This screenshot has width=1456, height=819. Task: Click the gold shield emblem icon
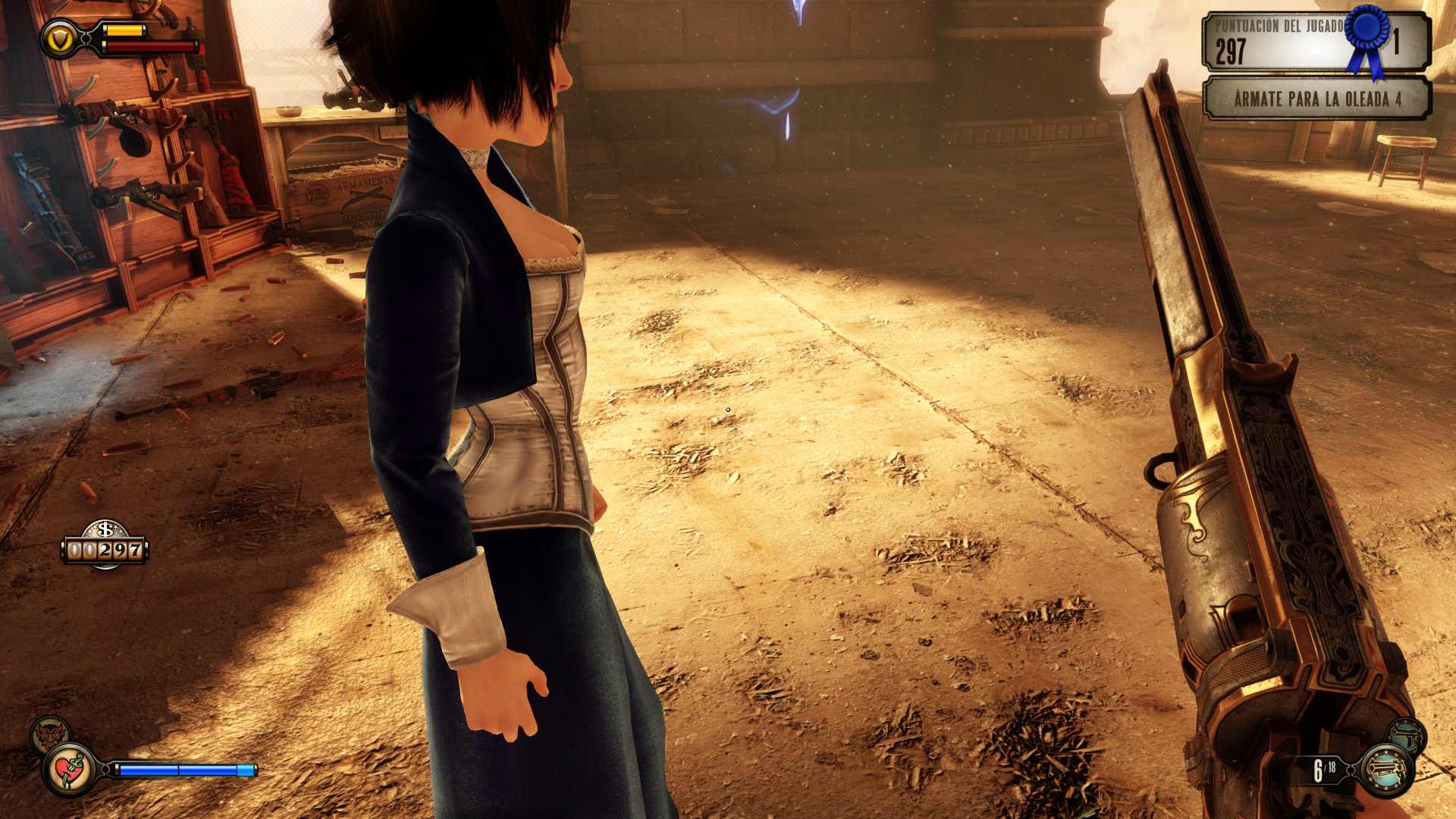tap(59, 38)
